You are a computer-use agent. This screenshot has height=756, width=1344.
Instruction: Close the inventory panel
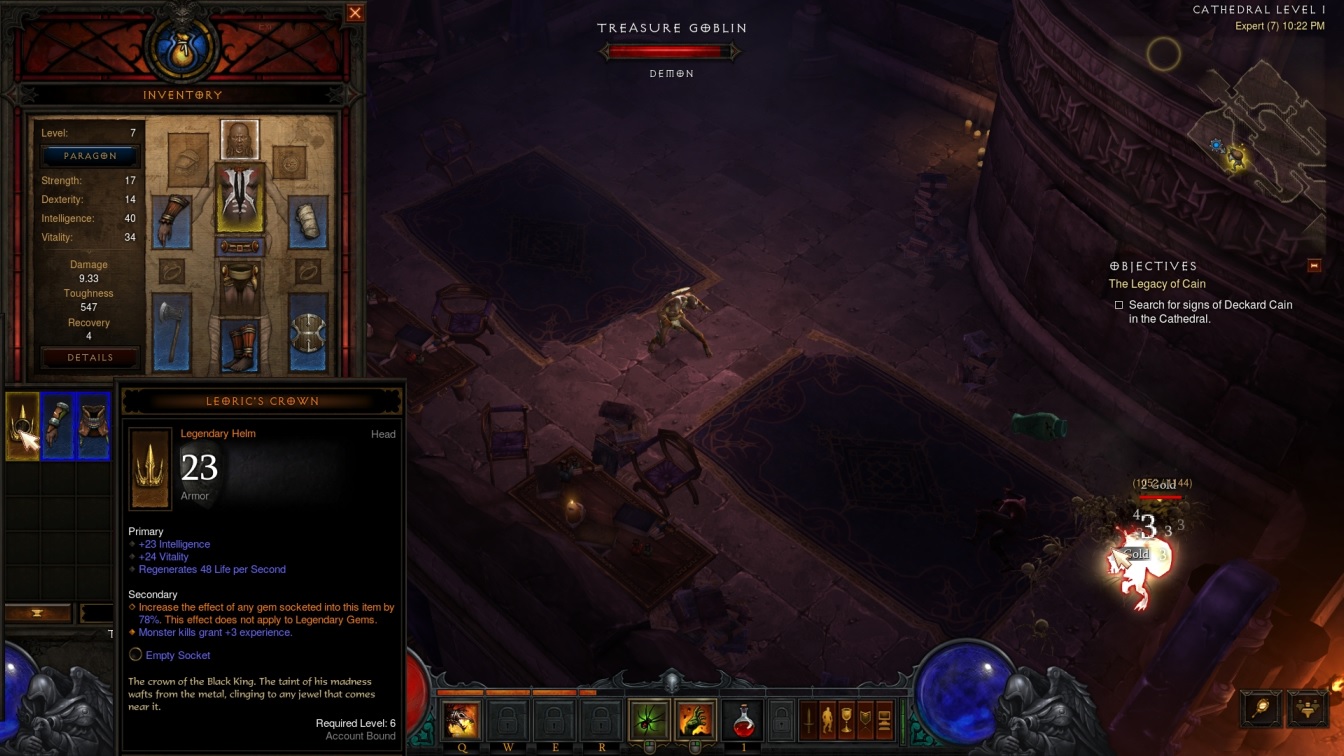click(355, 13)
